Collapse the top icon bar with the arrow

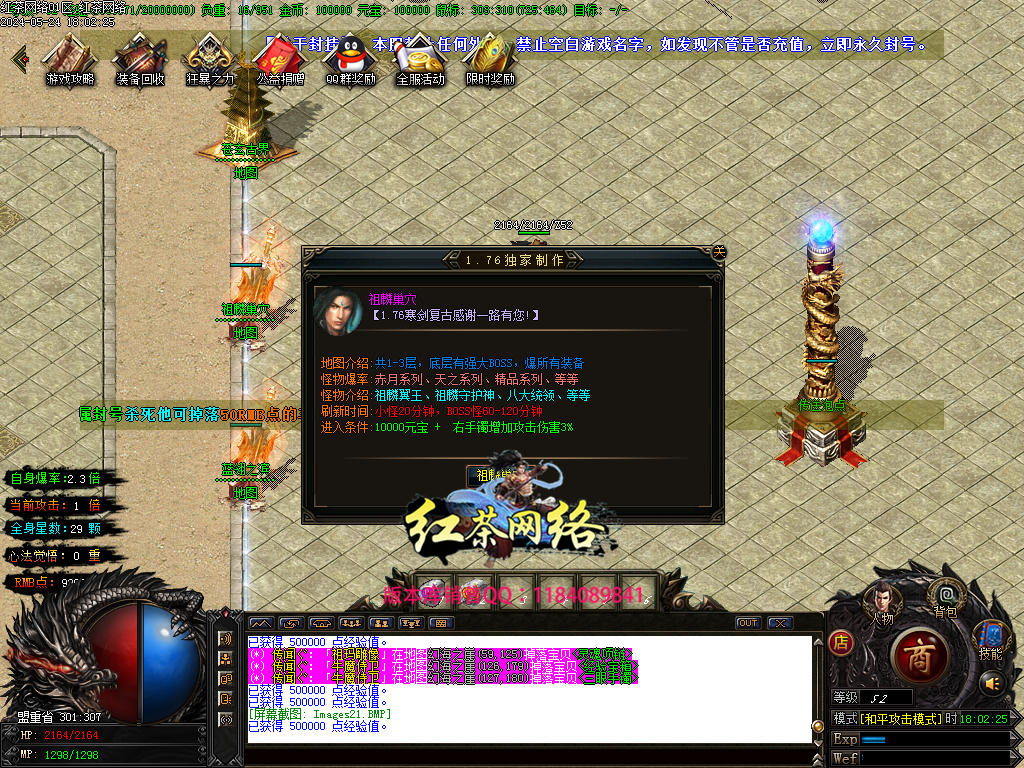click(19, 57)
